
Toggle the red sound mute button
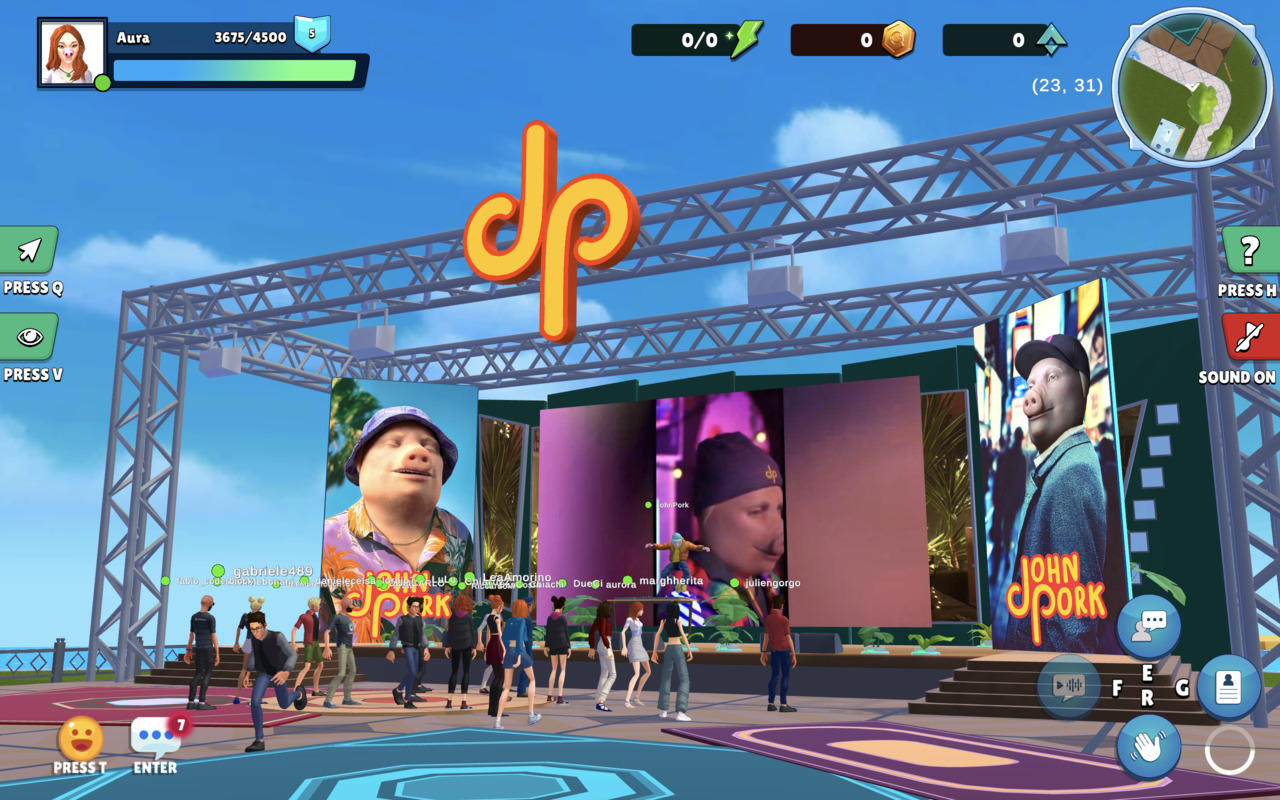pyautogui.click(x=1250, y=337)
